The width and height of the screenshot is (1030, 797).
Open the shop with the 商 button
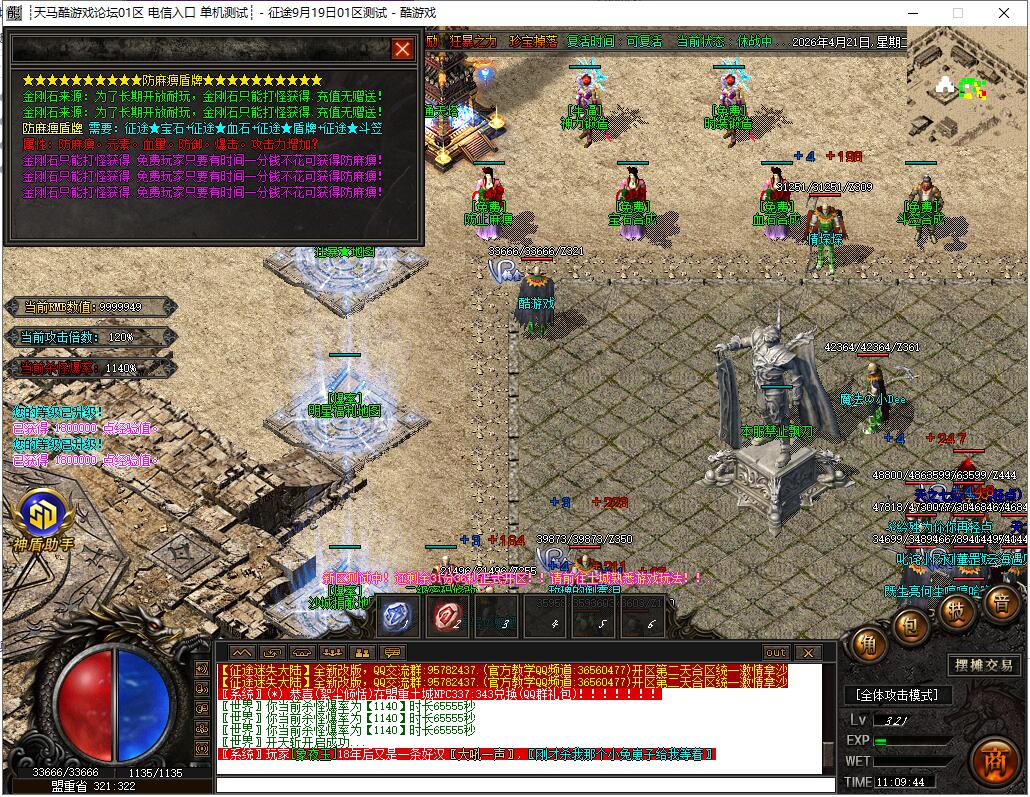pos(994,758)
